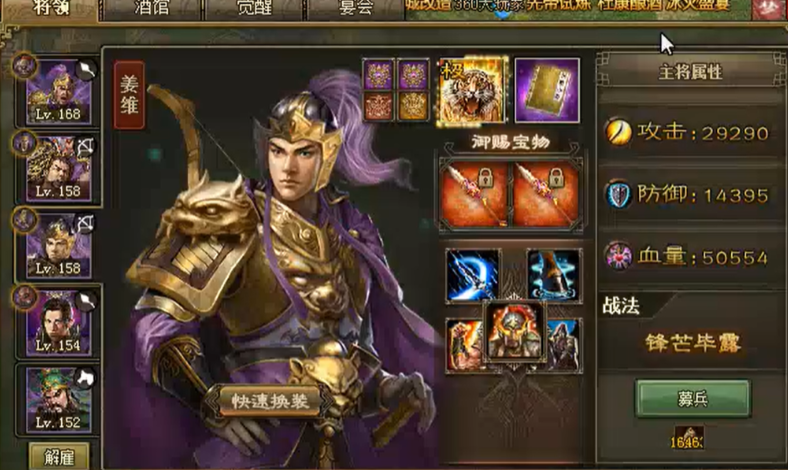Switch to the 酒馆 tab
The height and width of the screenshot is (470, 788).
pyautogui.click(x=153, y=10)
